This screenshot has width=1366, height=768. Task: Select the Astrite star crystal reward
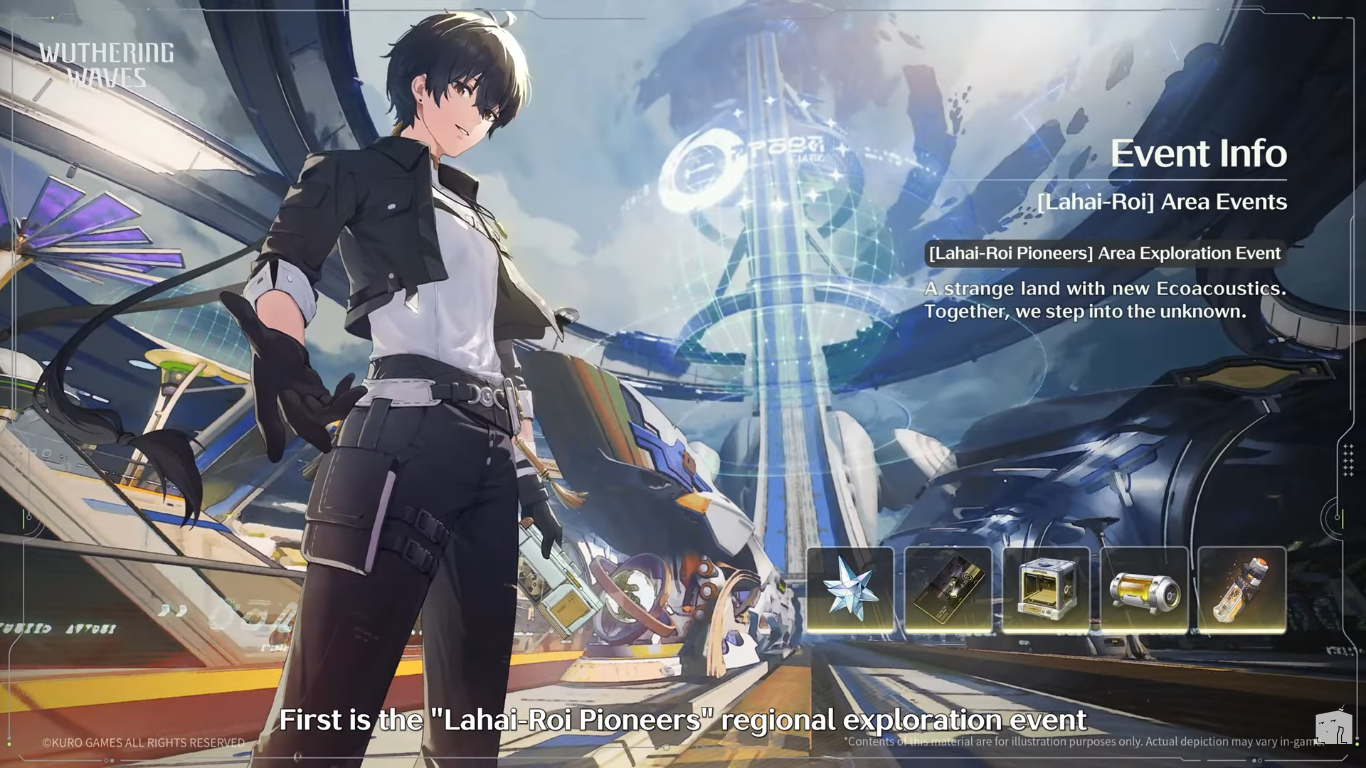[x=850, y=590]
